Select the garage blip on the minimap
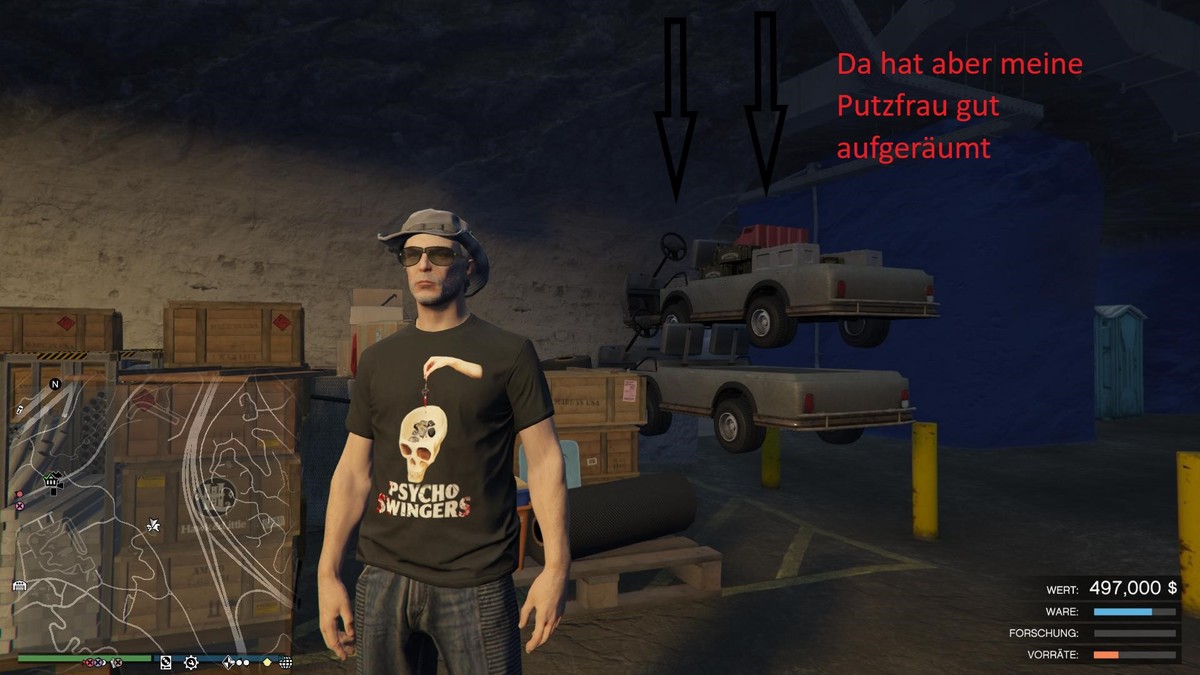Image resolution: width=1200 pixels, height=675 pixels. pos(18,585)
